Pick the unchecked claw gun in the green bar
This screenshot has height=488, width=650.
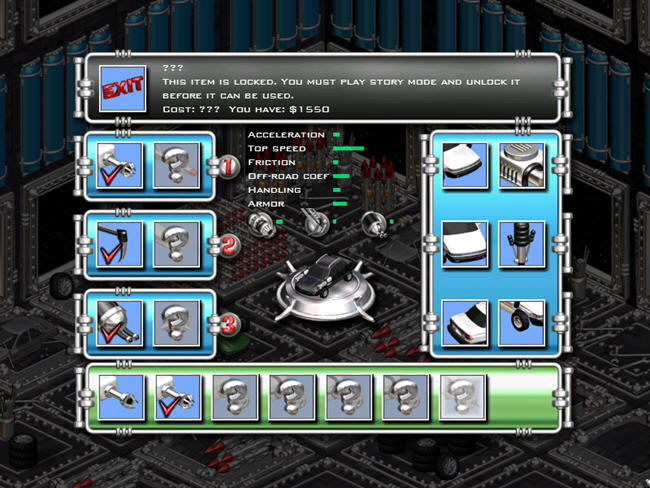click(120, 398)
